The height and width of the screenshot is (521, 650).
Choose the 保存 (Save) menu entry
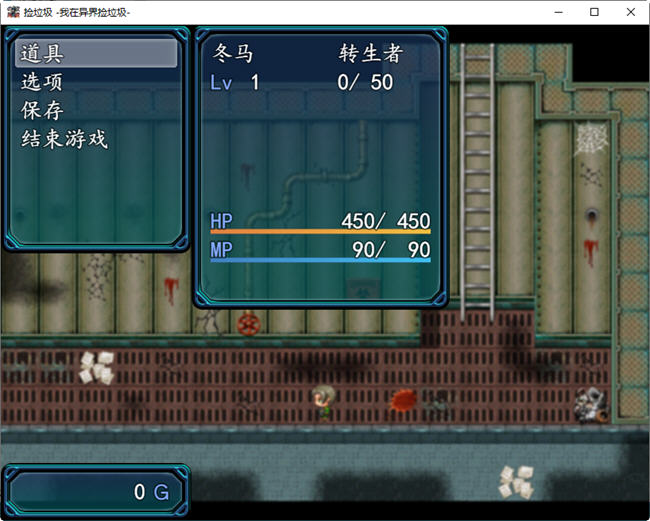coord(96,110)
